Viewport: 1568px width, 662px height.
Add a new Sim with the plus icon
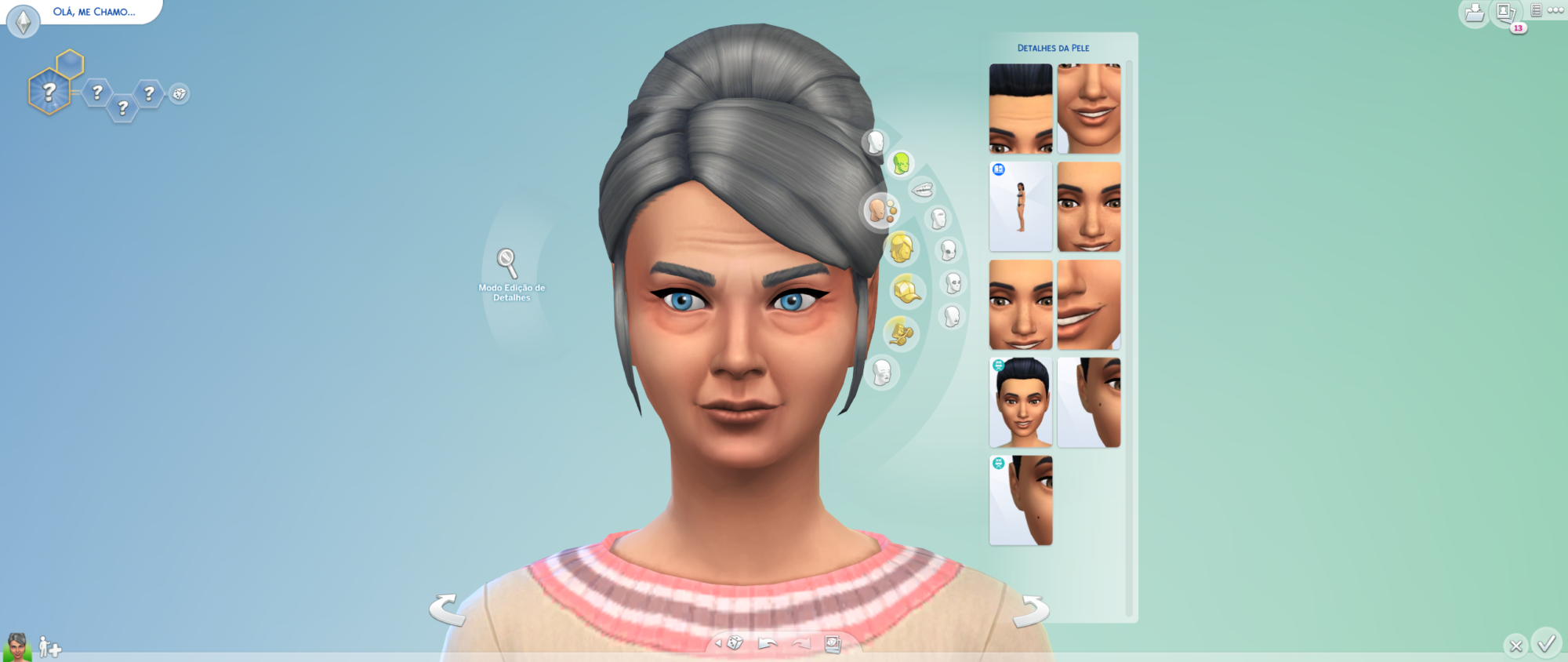tap(50, 648)
